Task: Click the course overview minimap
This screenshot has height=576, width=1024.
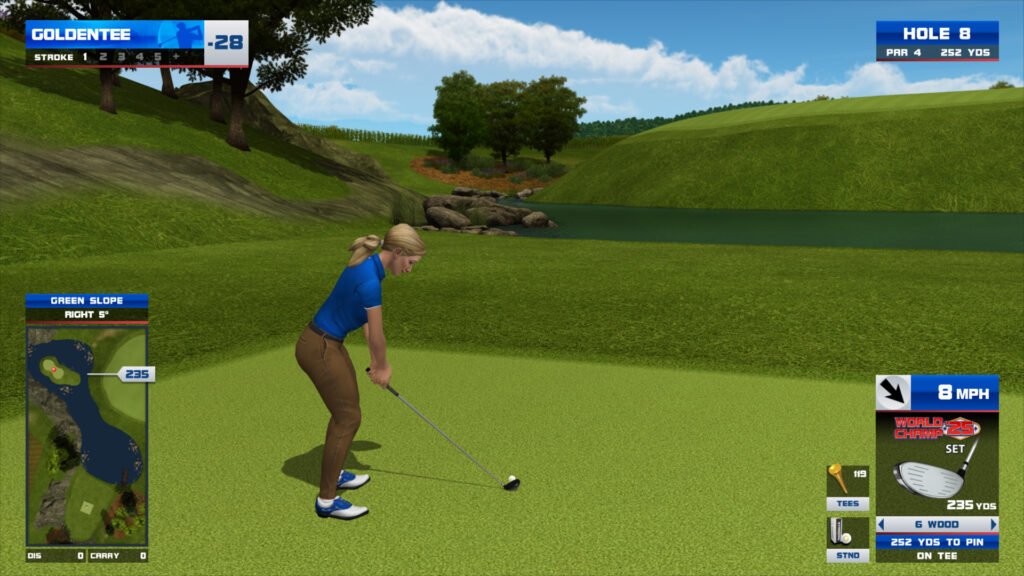Action: click(x=86, y=435)
